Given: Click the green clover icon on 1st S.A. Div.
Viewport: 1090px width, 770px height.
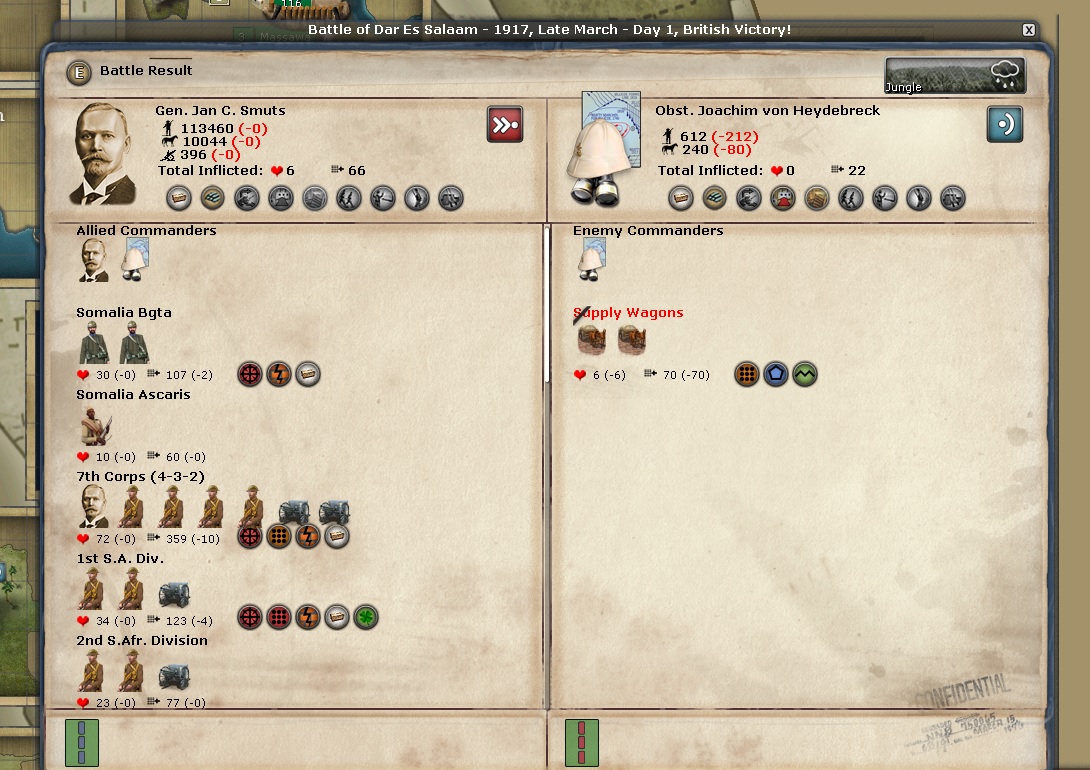Looking at the screenshot, I should [366, 617].
